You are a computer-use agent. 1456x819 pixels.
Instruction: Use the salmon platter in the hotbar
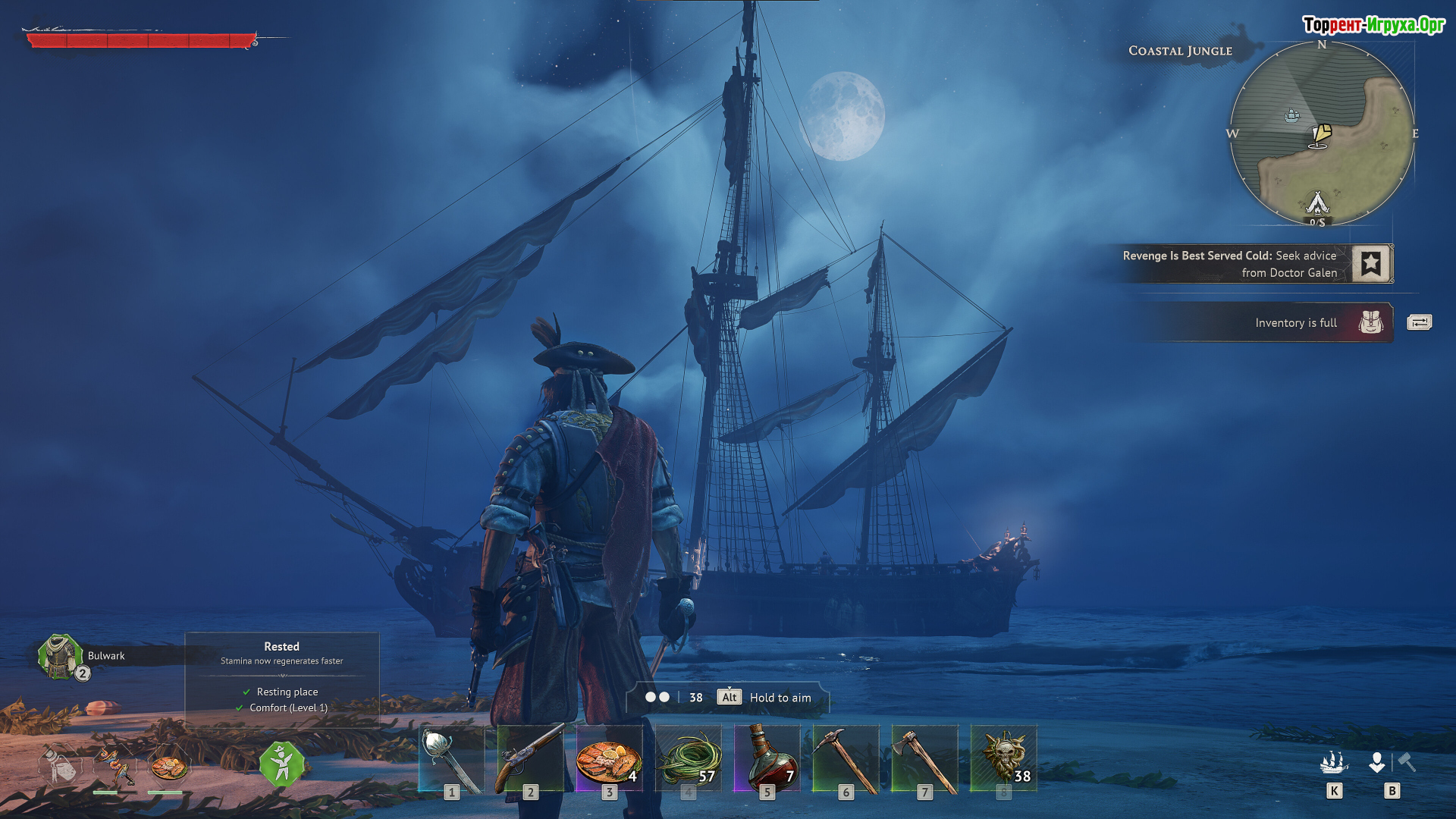pos(609,758)
